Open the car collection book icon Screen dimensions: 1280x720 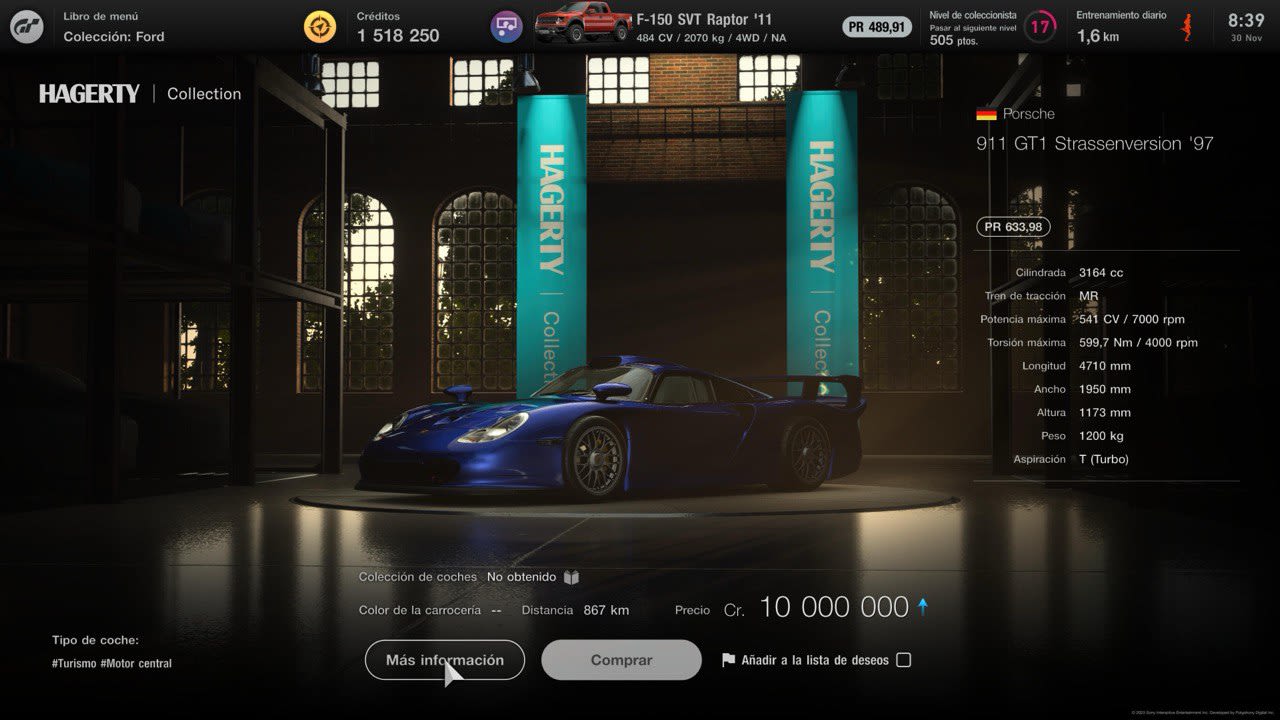pos(571,577)
